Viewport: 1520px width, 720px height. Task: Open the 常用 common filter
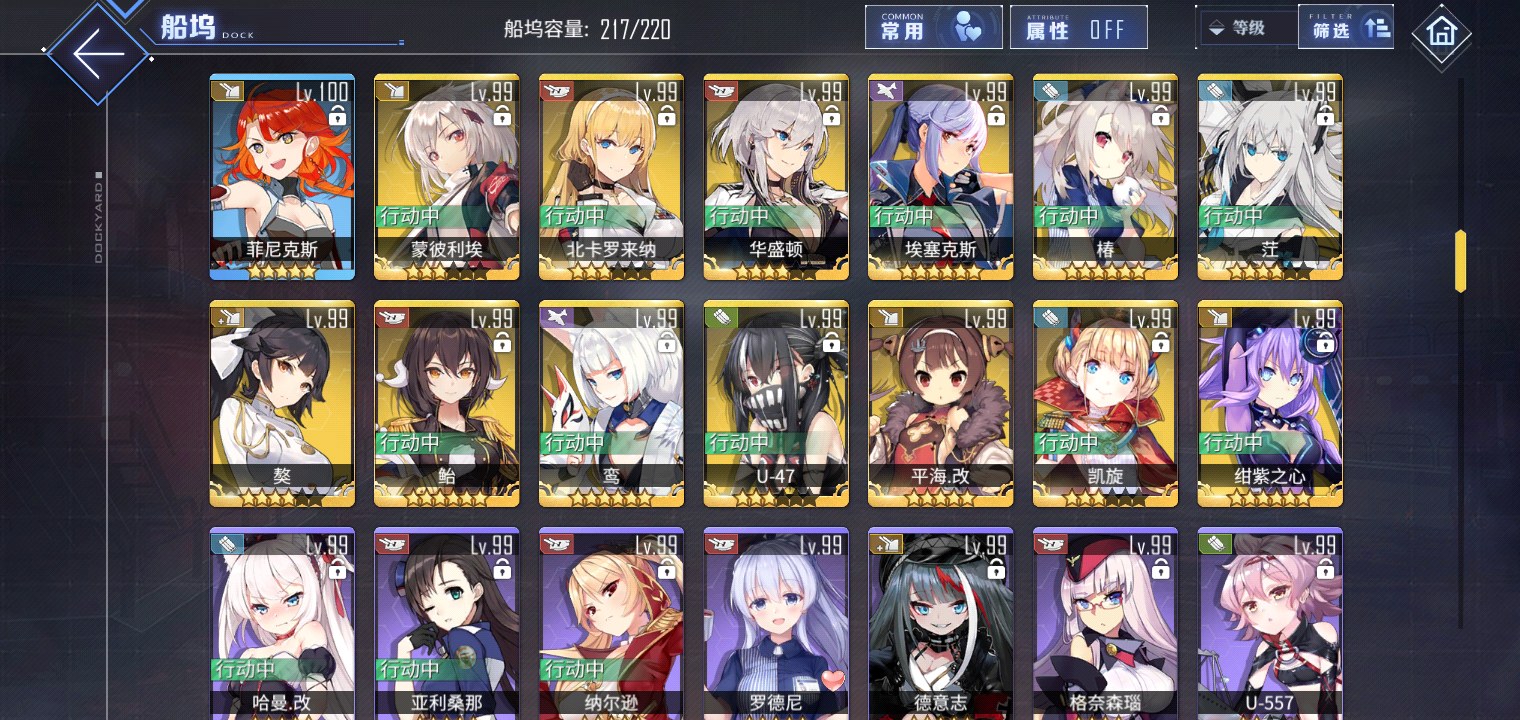933,28
